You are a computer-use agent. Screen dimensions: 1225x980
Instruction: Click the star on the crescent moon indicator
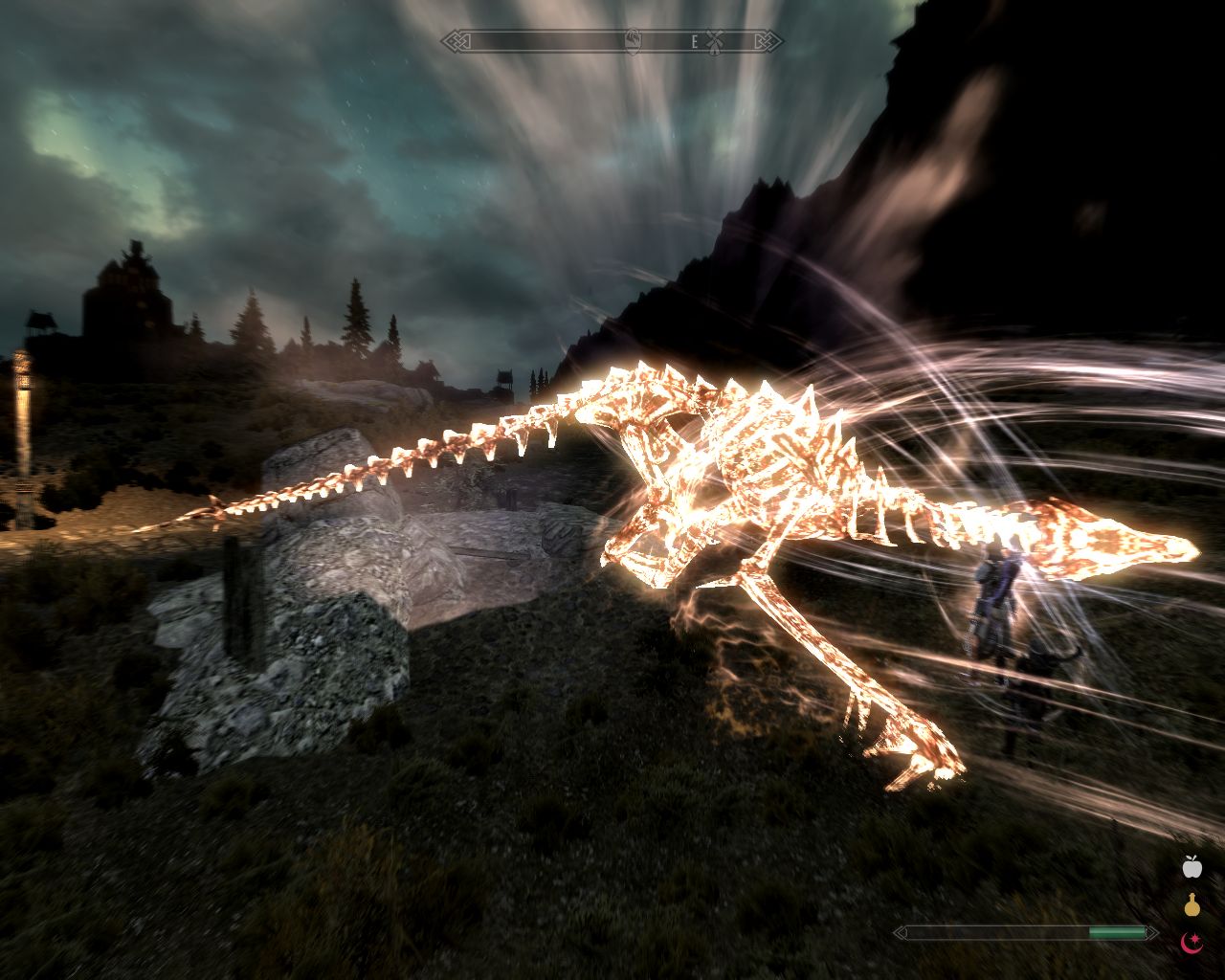pos(1195,937)
